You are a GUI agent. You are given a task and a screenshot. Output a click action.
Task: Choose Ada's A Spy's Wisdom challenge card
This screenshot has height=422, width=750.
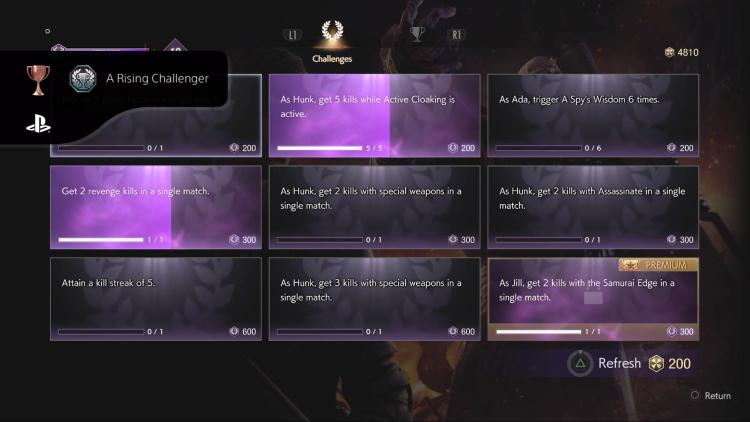coord(593,115)
